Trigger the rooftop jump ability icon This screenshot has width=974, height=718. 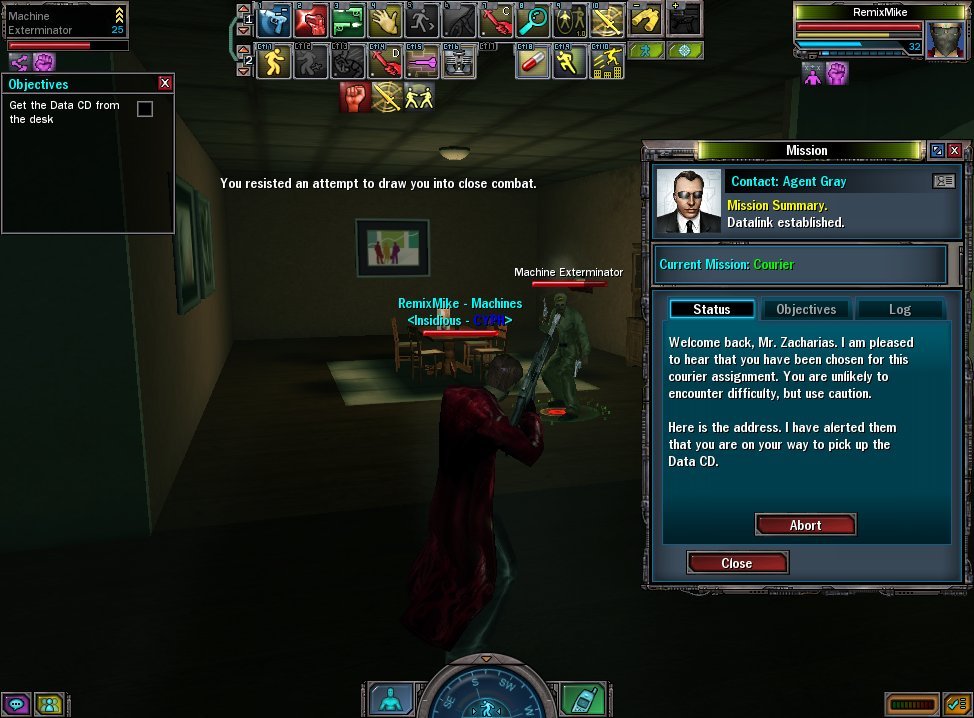(x=607, y=63)
